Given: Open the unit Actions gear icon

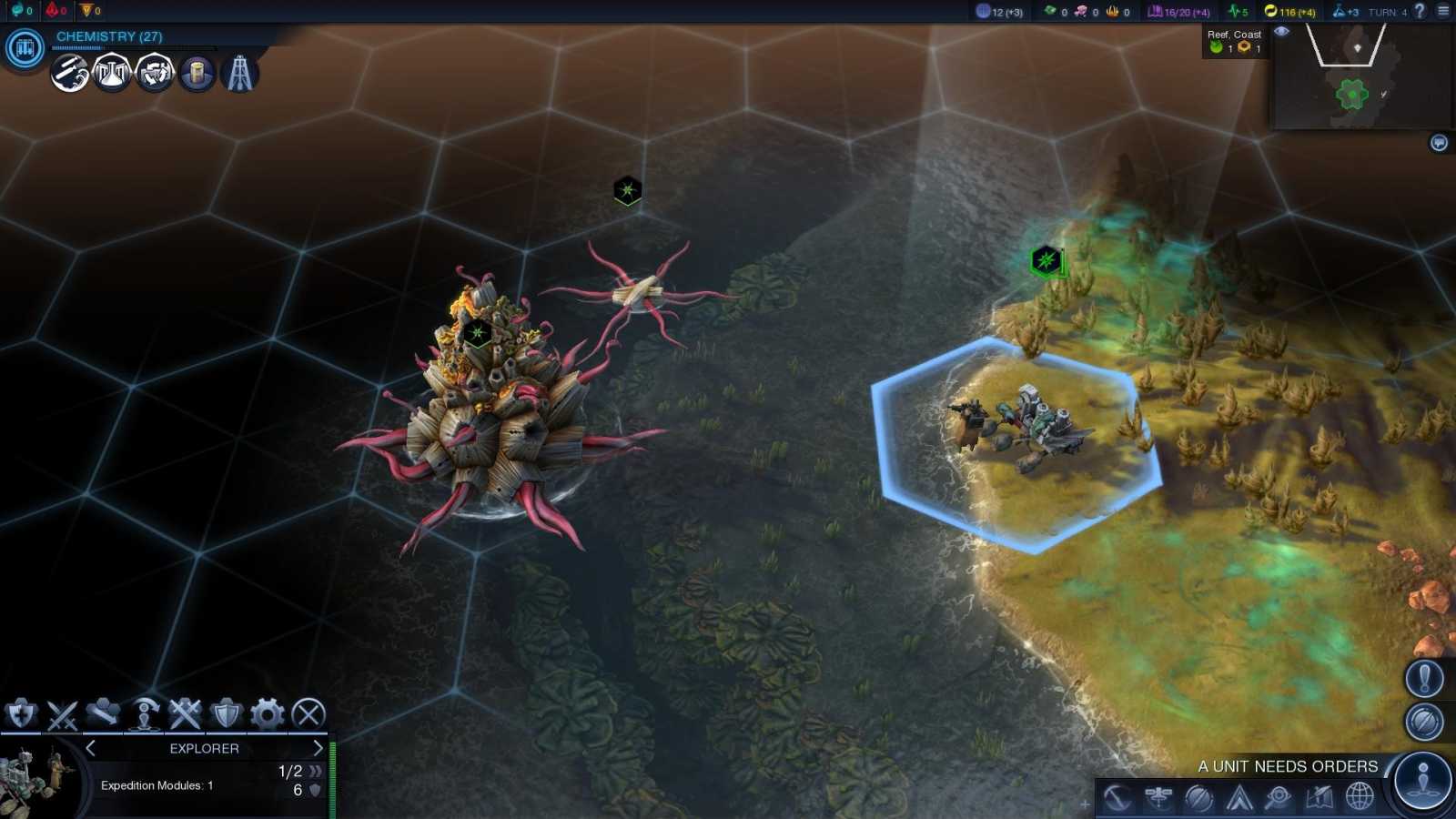Looking at the screenshot, I should click(266, 715).
